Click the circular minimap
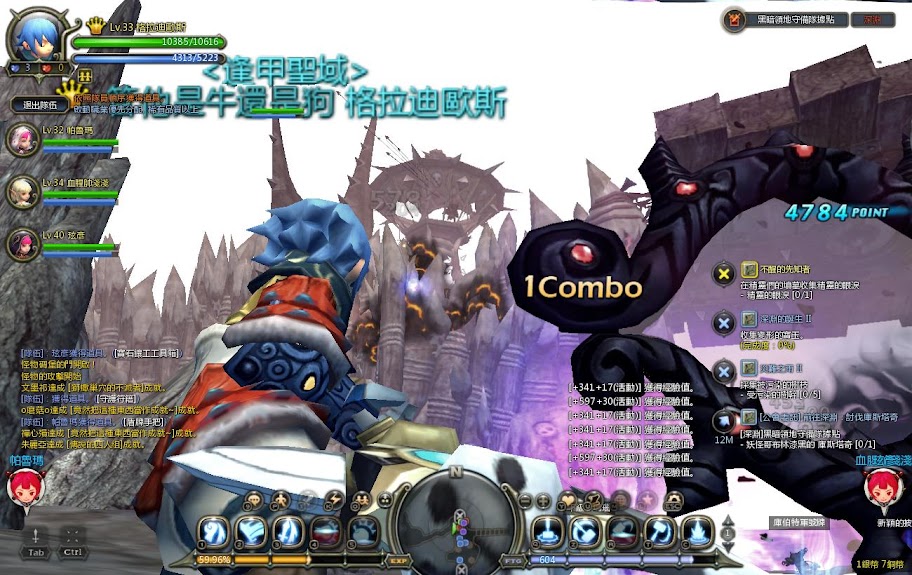Viewport: 912px width, 575px height. click(455, 519)
